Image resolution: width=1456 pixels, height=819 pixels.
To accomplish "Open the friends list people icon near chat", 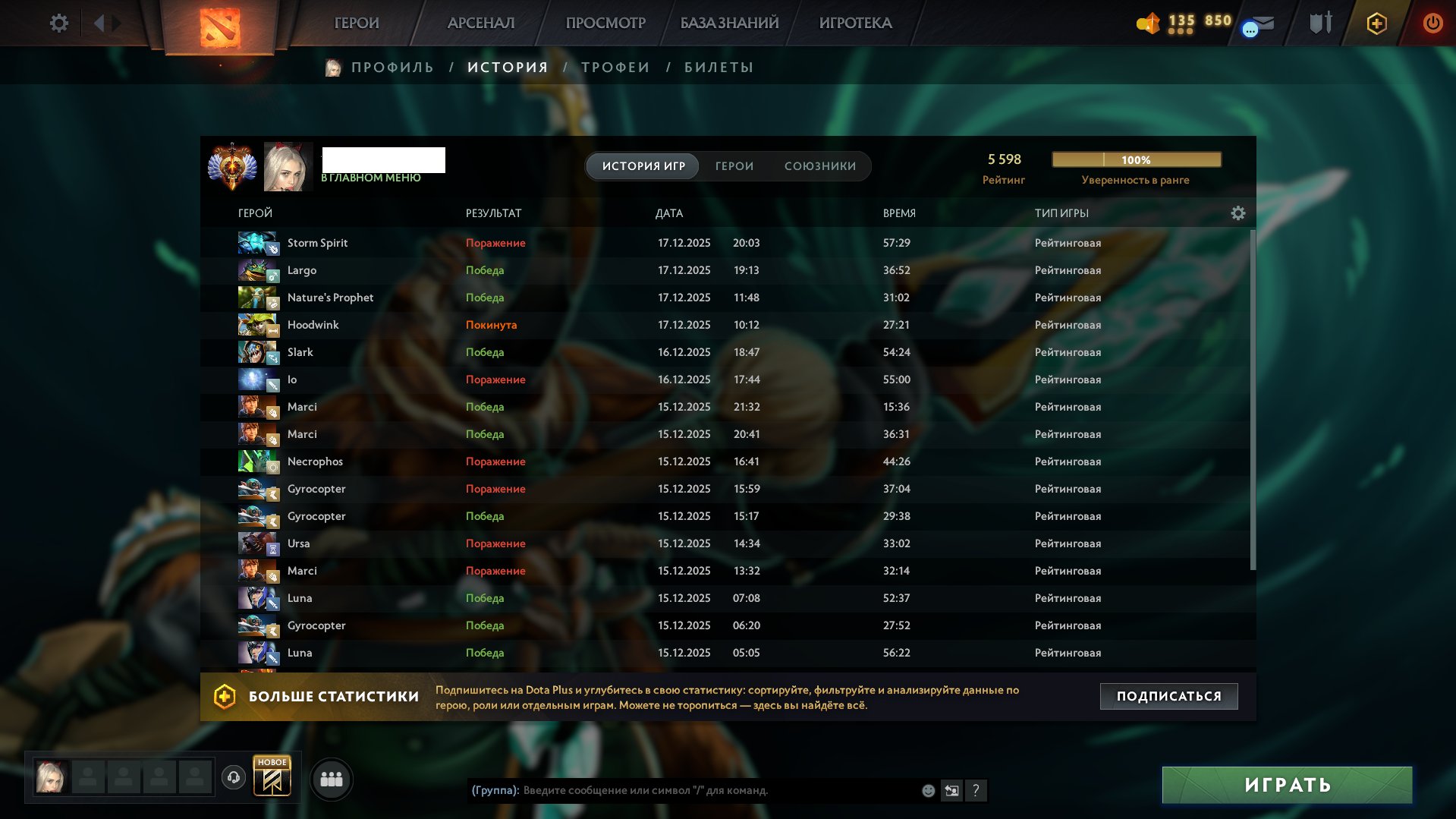I will 330,778.
